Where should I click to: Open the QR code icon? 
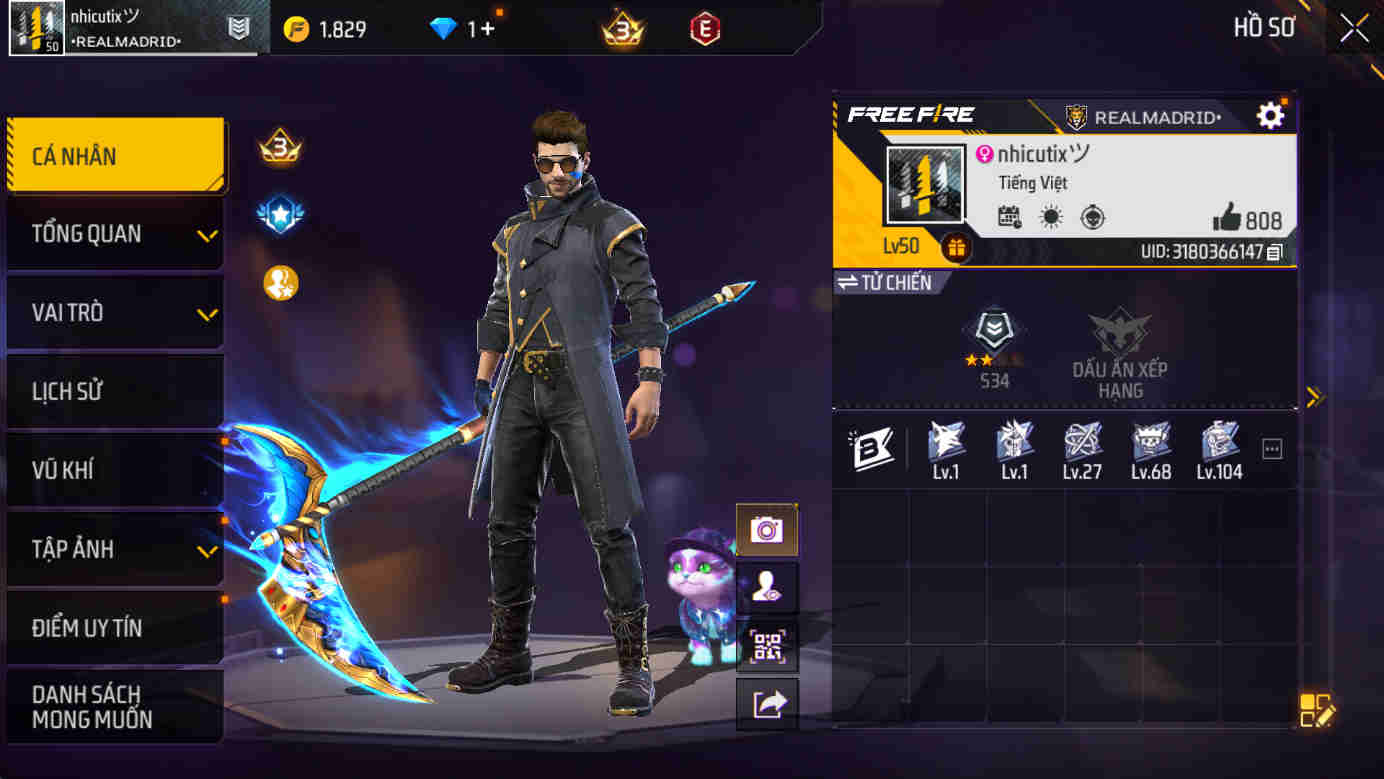(766, 647)
